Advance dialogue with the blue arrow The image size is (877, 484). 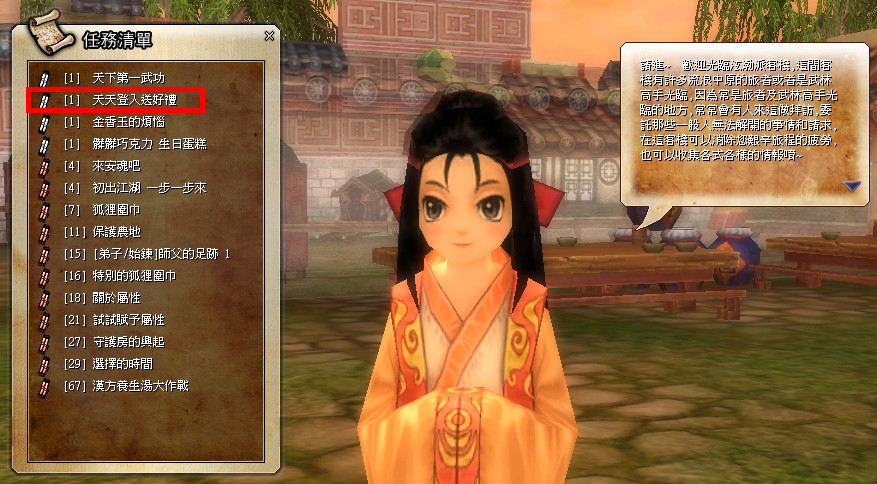click(x=851, y=185)
